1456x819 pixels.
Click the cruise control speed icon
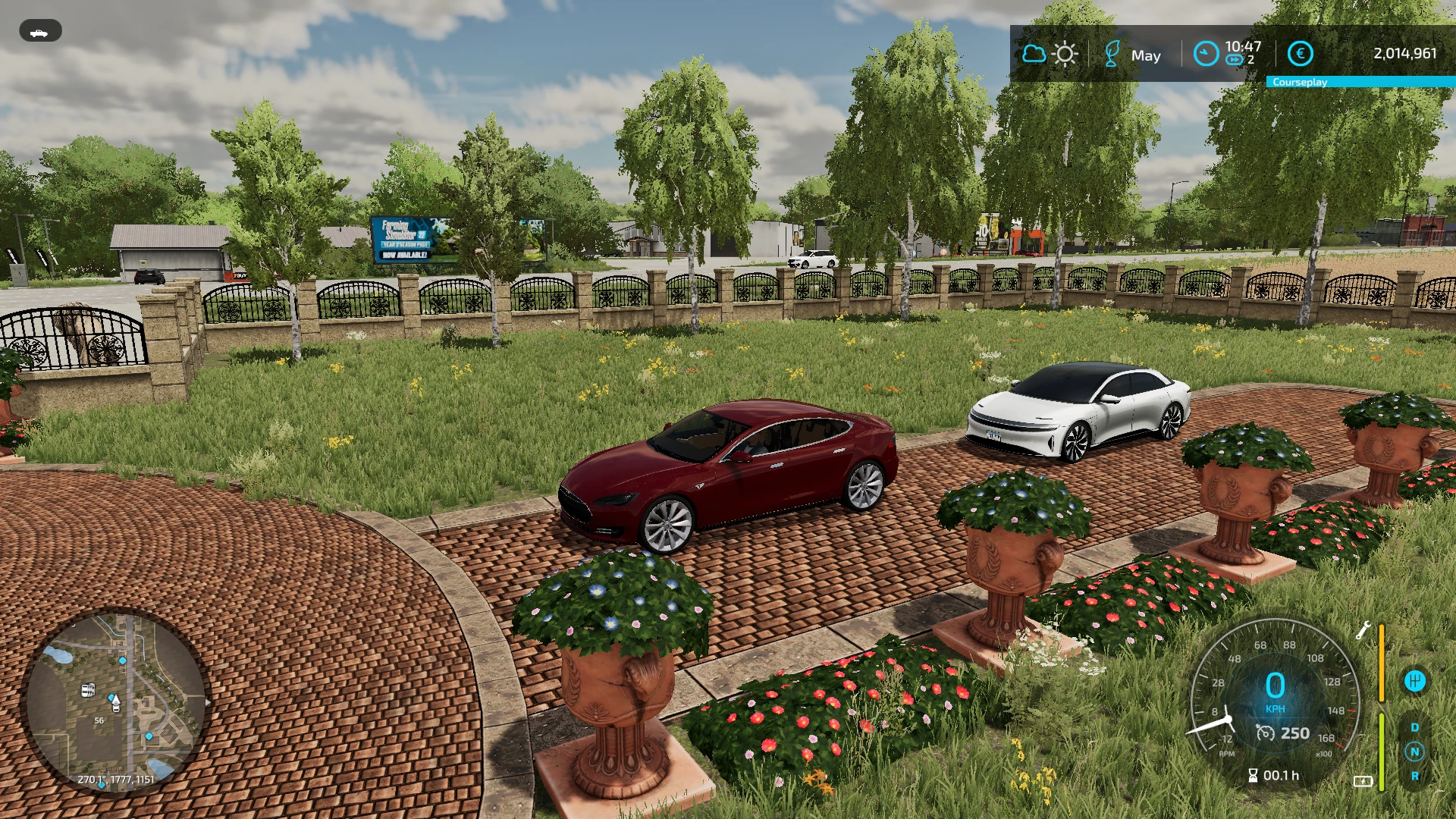point(1265,733)
